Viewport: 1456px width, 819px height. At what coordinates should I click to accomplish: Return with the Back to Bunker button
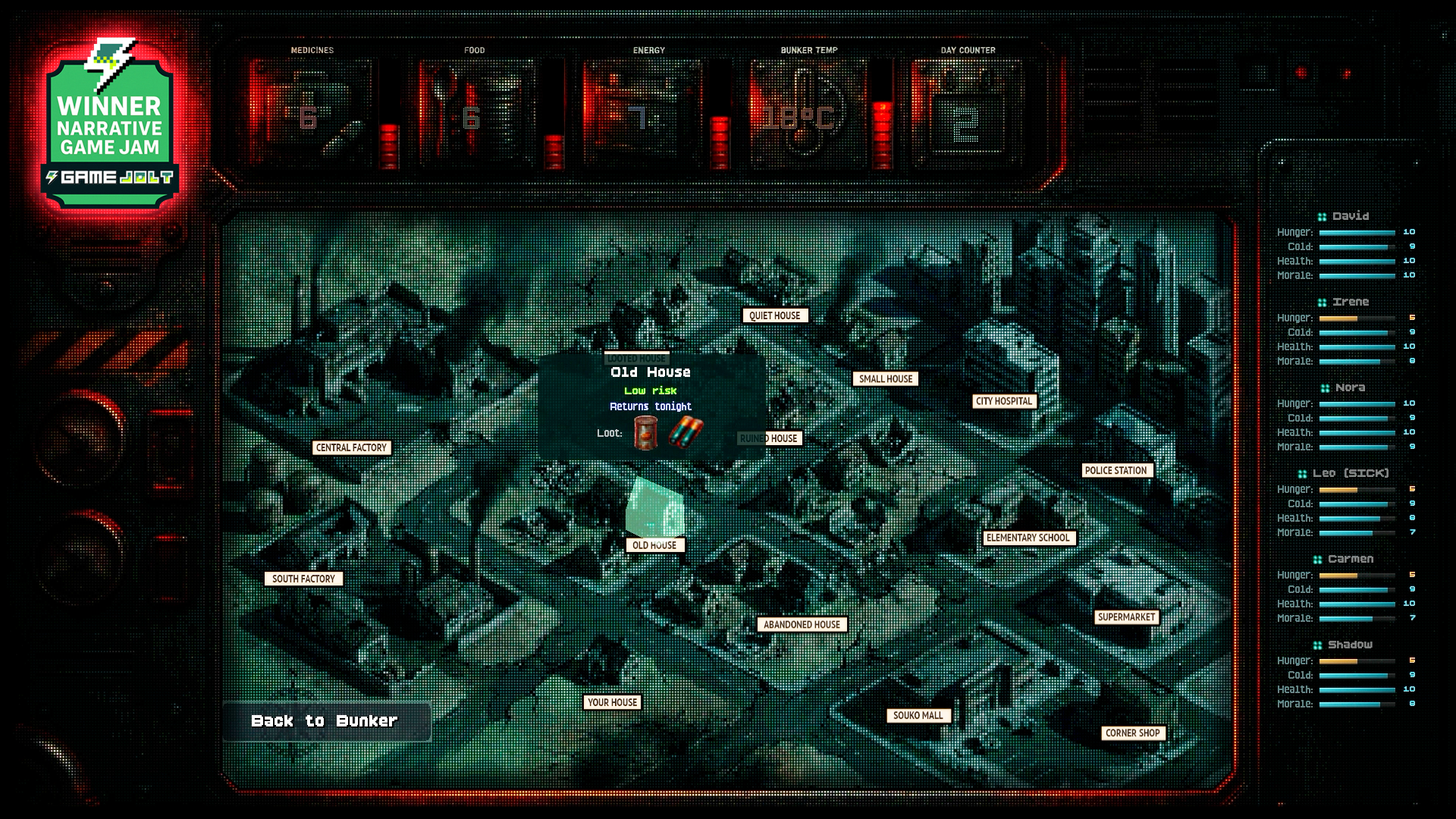326,721
